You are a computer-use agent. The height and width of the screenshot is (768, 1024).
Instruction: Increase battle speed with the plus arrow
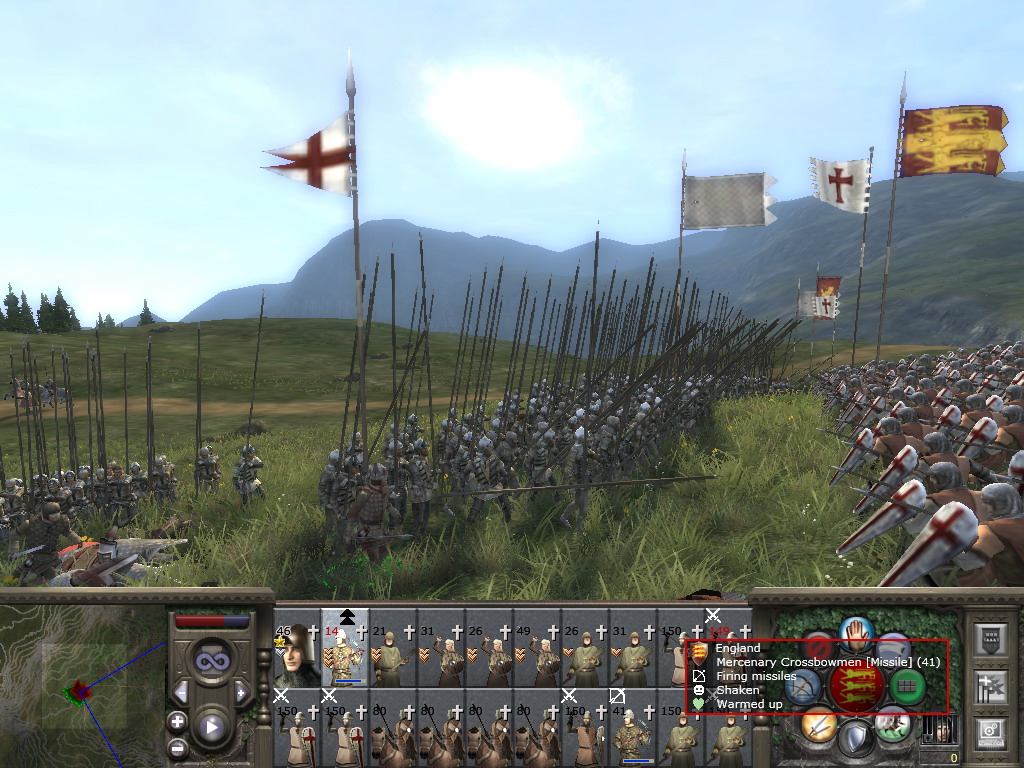241,692
